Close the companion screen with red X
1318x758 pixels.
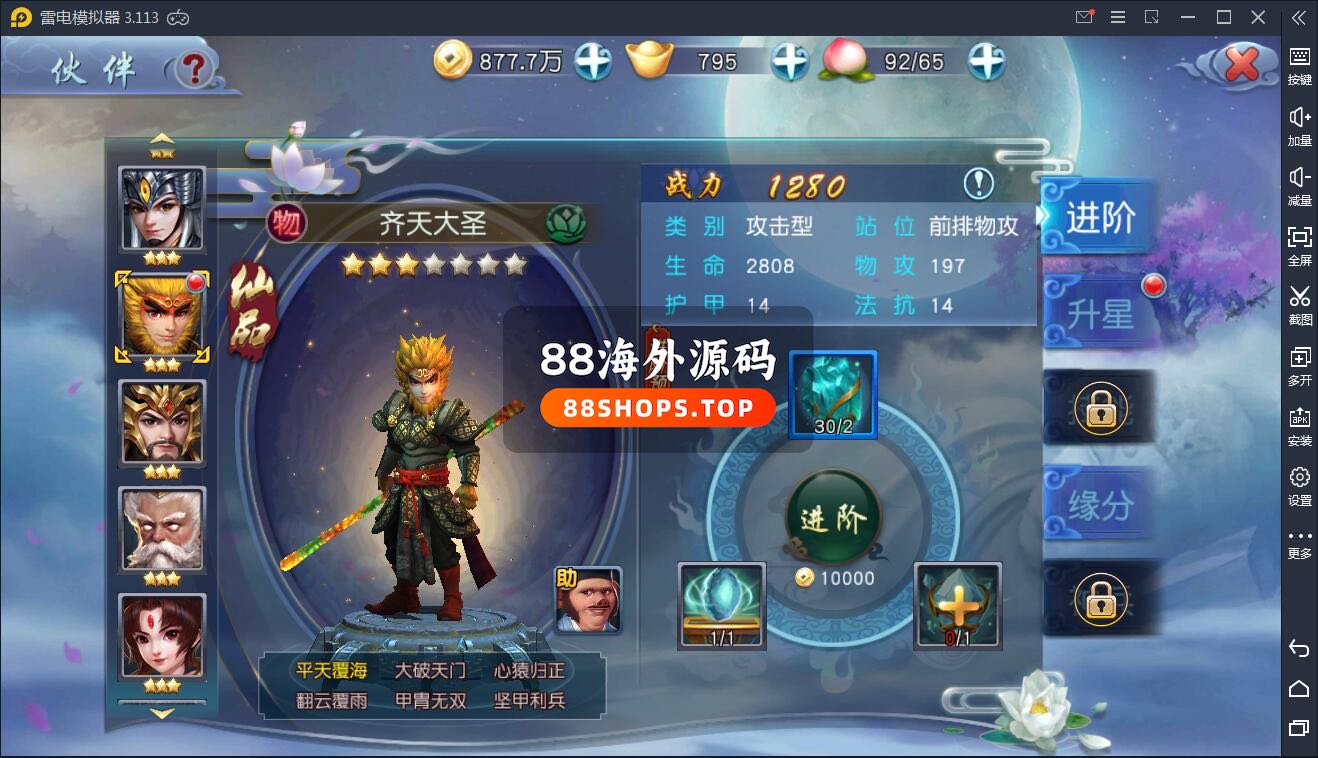pos(1241,65)
